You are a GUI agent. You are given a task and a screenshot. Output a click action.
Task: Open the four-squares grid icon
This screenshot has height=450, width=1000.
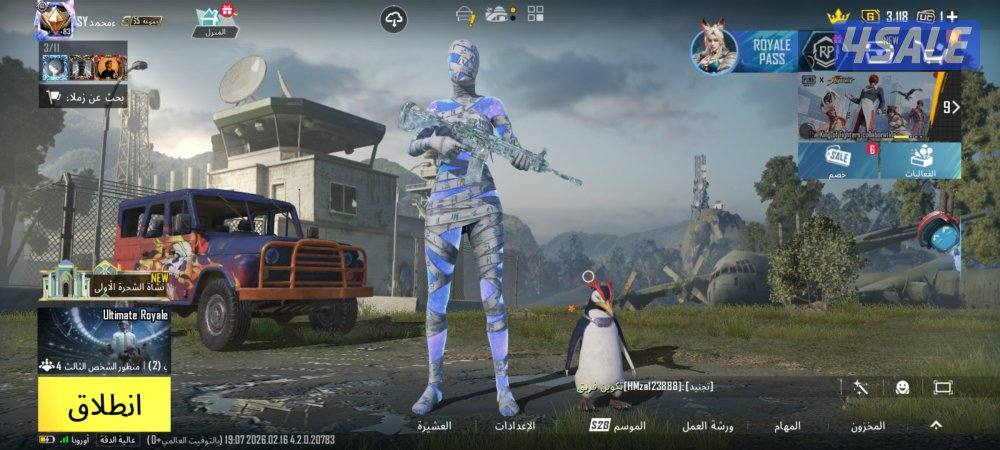click(536, 14)
